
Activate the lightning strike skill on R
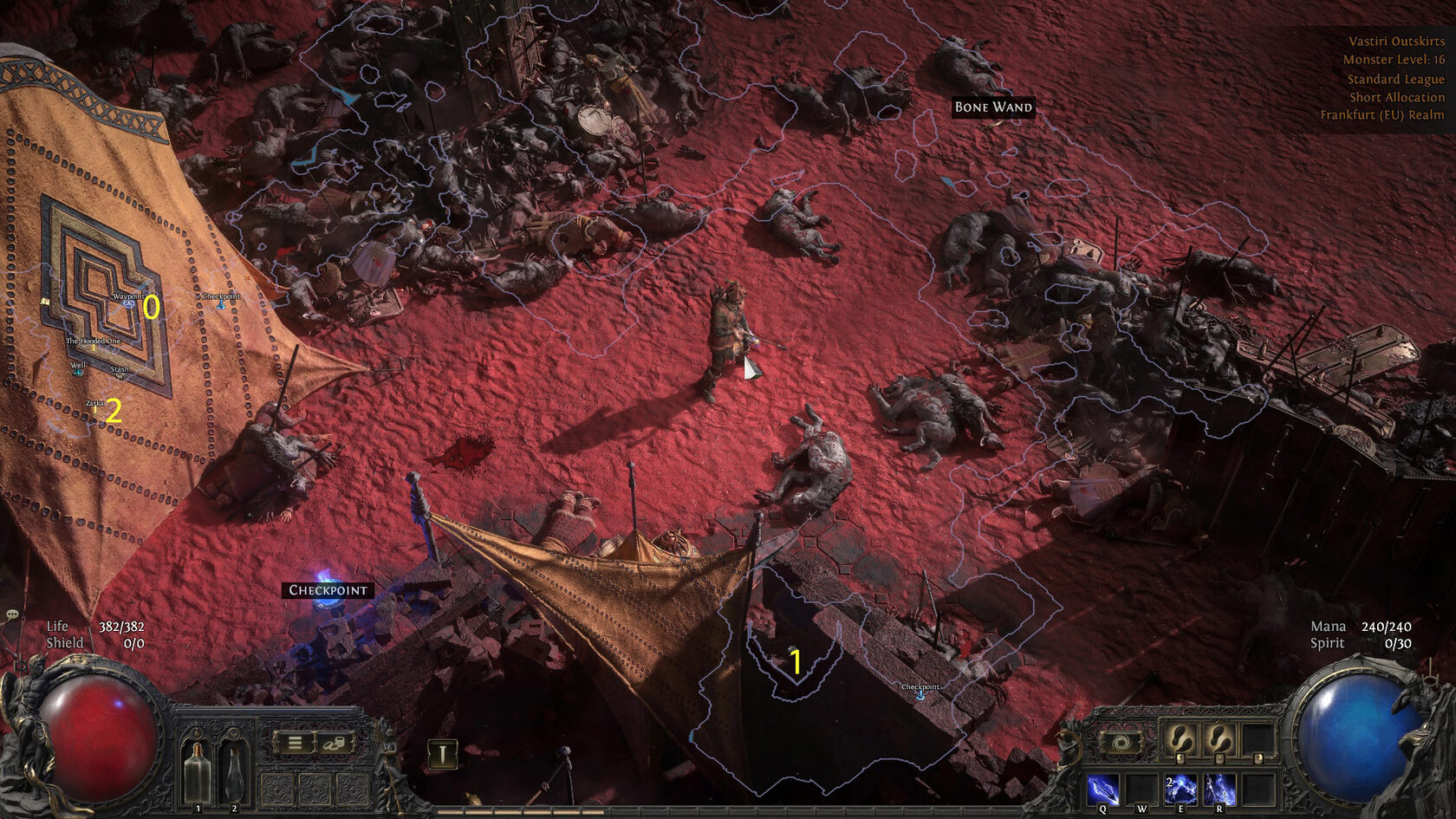point(1219,790)
